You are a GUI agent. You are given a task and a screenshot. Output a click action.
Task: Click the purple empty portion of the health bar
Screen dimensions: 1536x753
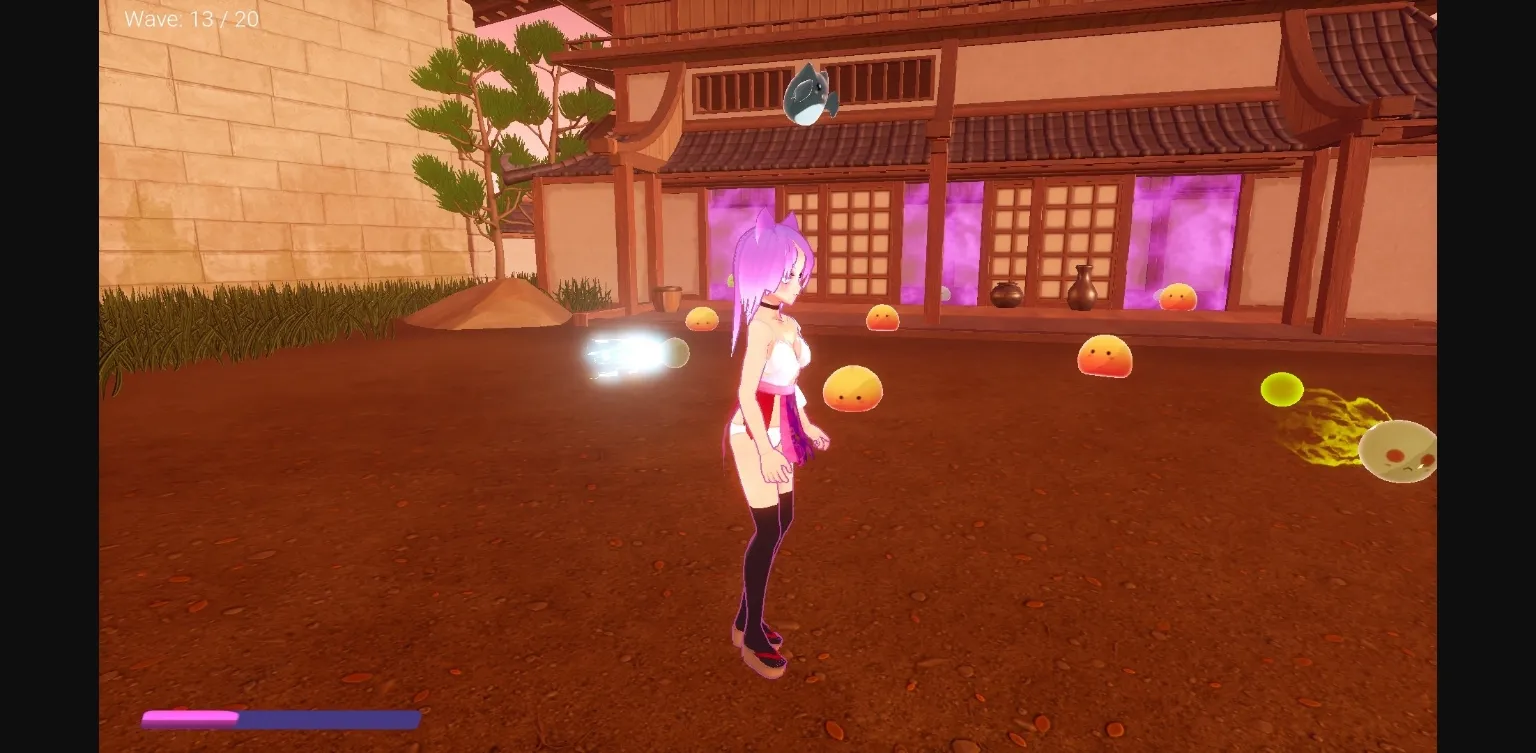click(x=330, y=717)
